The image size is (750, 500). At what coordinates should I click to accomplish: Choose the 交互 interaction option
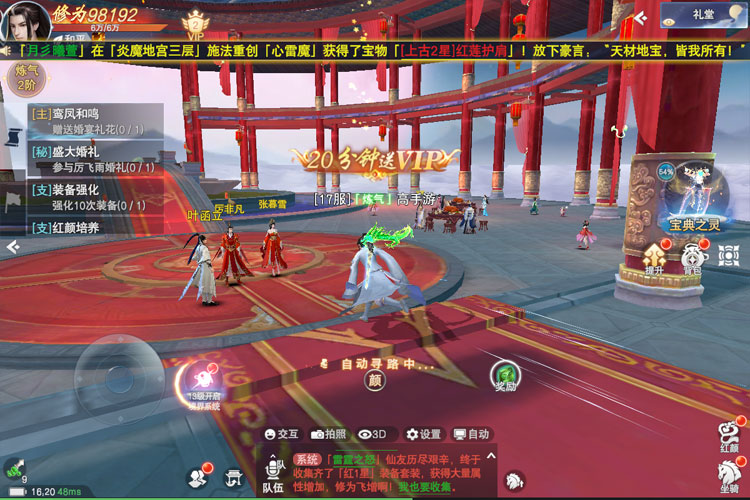click(x=281, y=434)
